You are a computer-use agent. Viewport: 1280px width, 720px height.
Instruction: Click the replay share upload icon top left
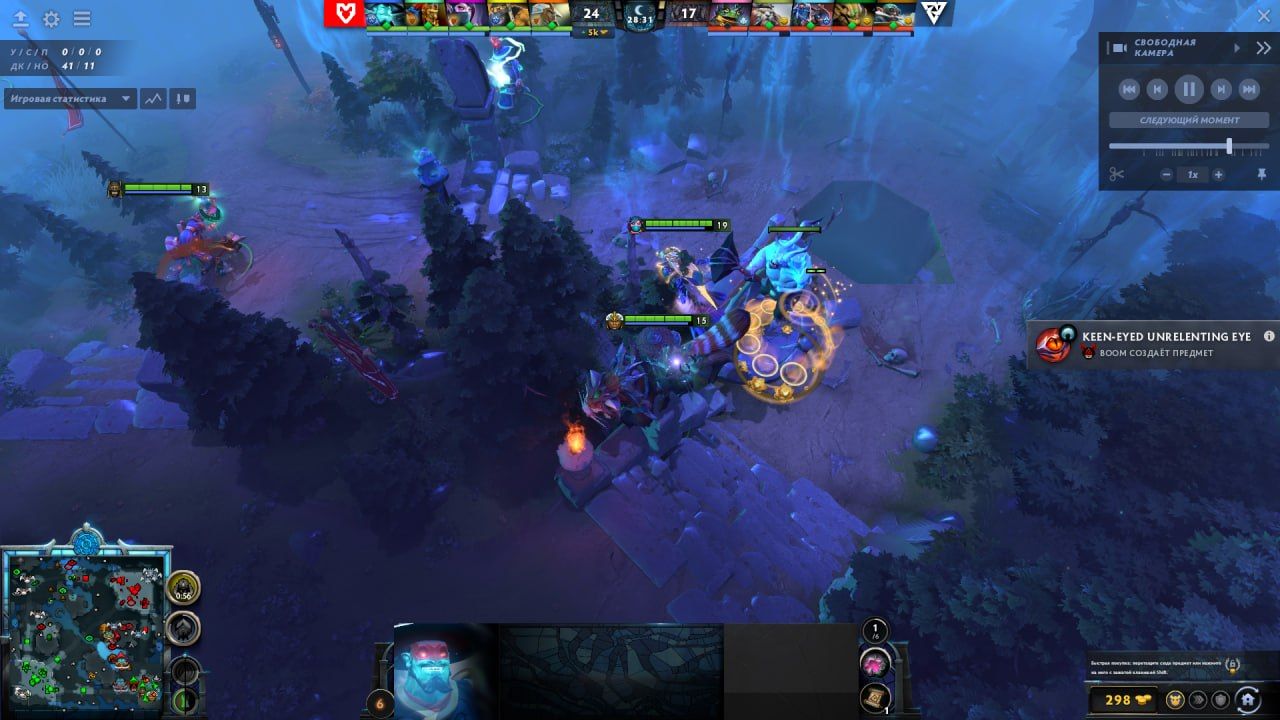tap(21, 18)
